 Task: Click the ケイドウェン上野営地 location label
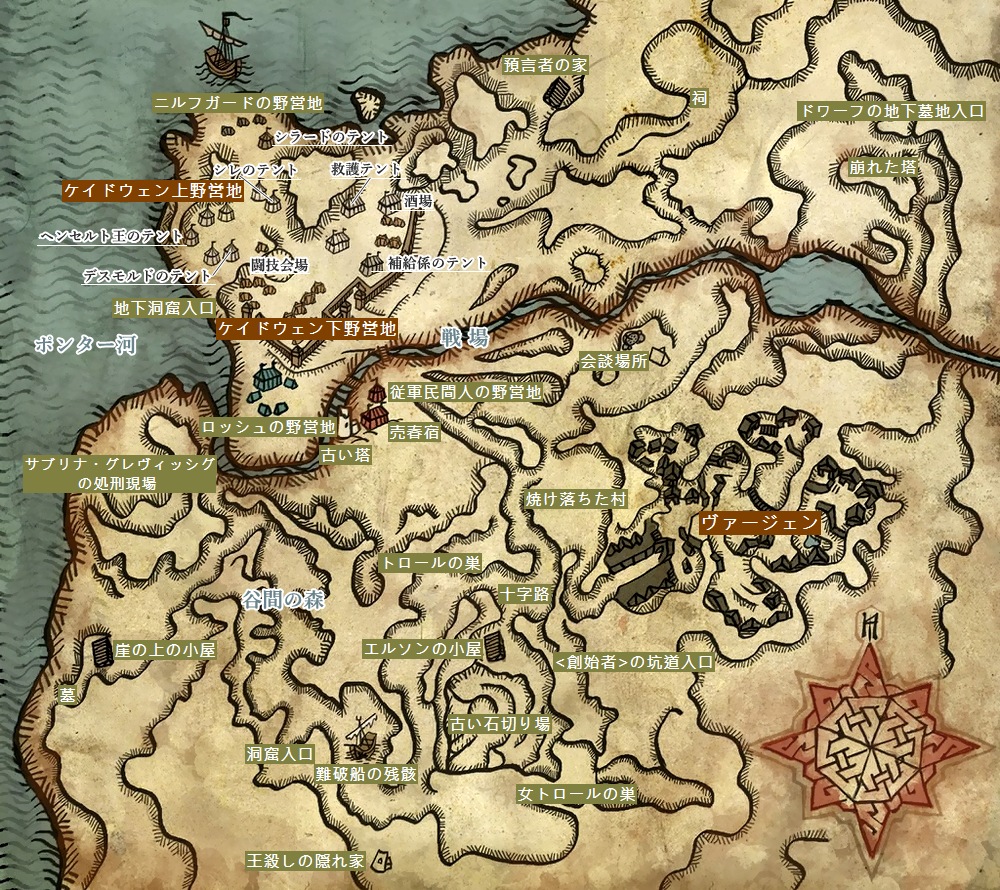(x=153, y=191)
